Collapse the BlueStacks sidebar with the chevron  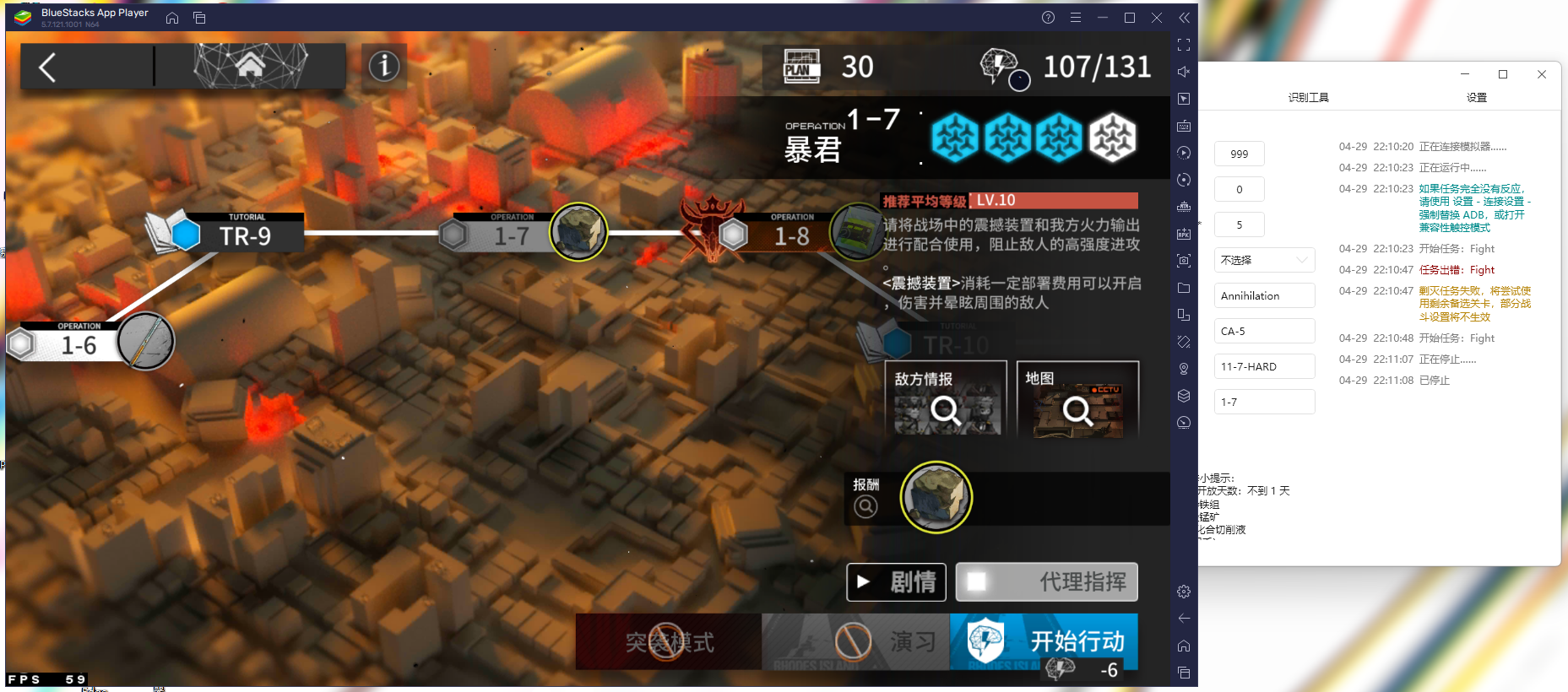coord(1184,17)
